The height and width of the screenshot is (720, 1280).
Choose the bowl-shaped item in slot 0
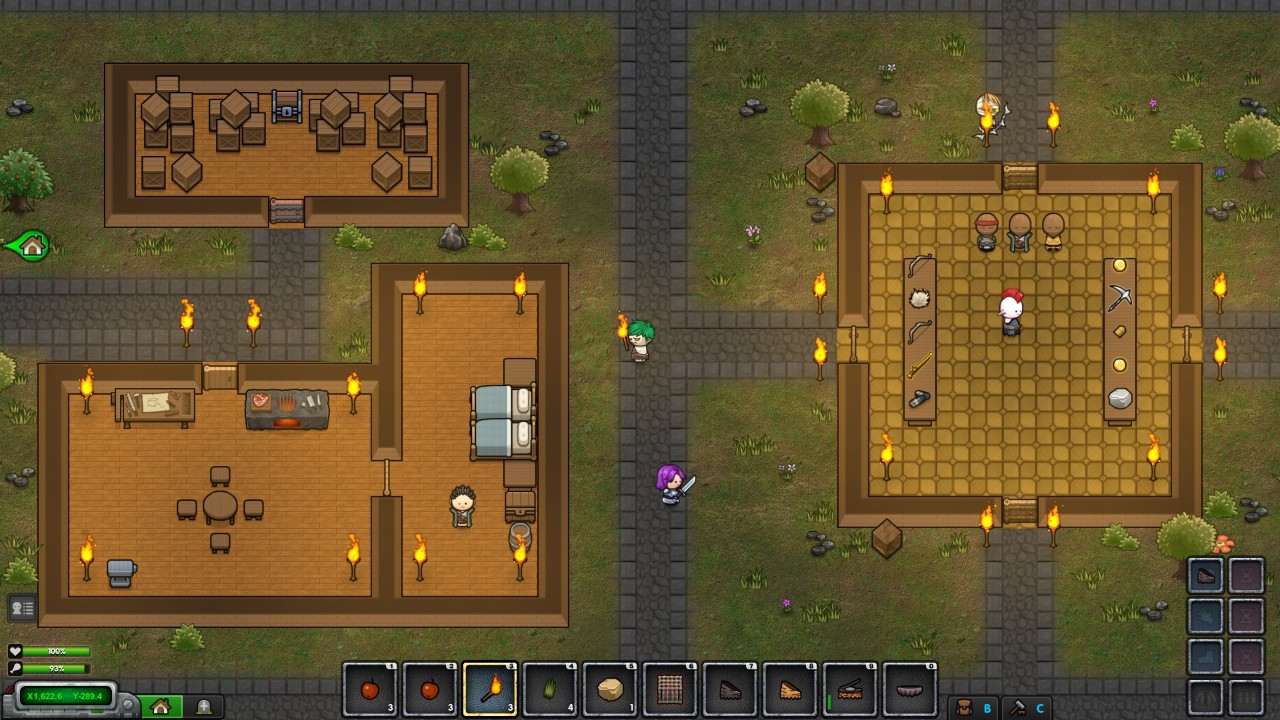coord(910,689)
